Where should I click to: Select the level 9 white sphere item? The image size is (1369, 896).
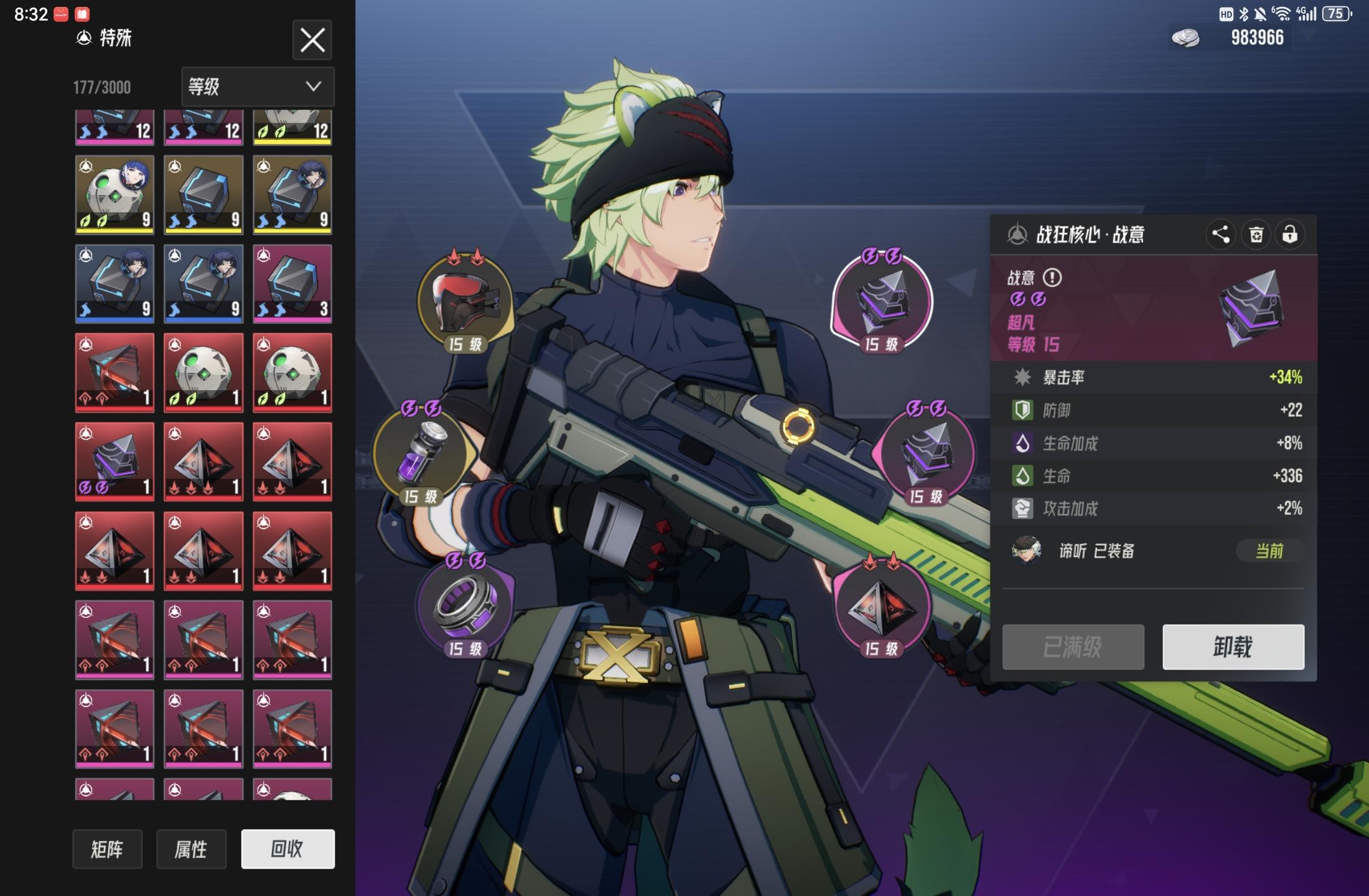(x=114, y=195)
